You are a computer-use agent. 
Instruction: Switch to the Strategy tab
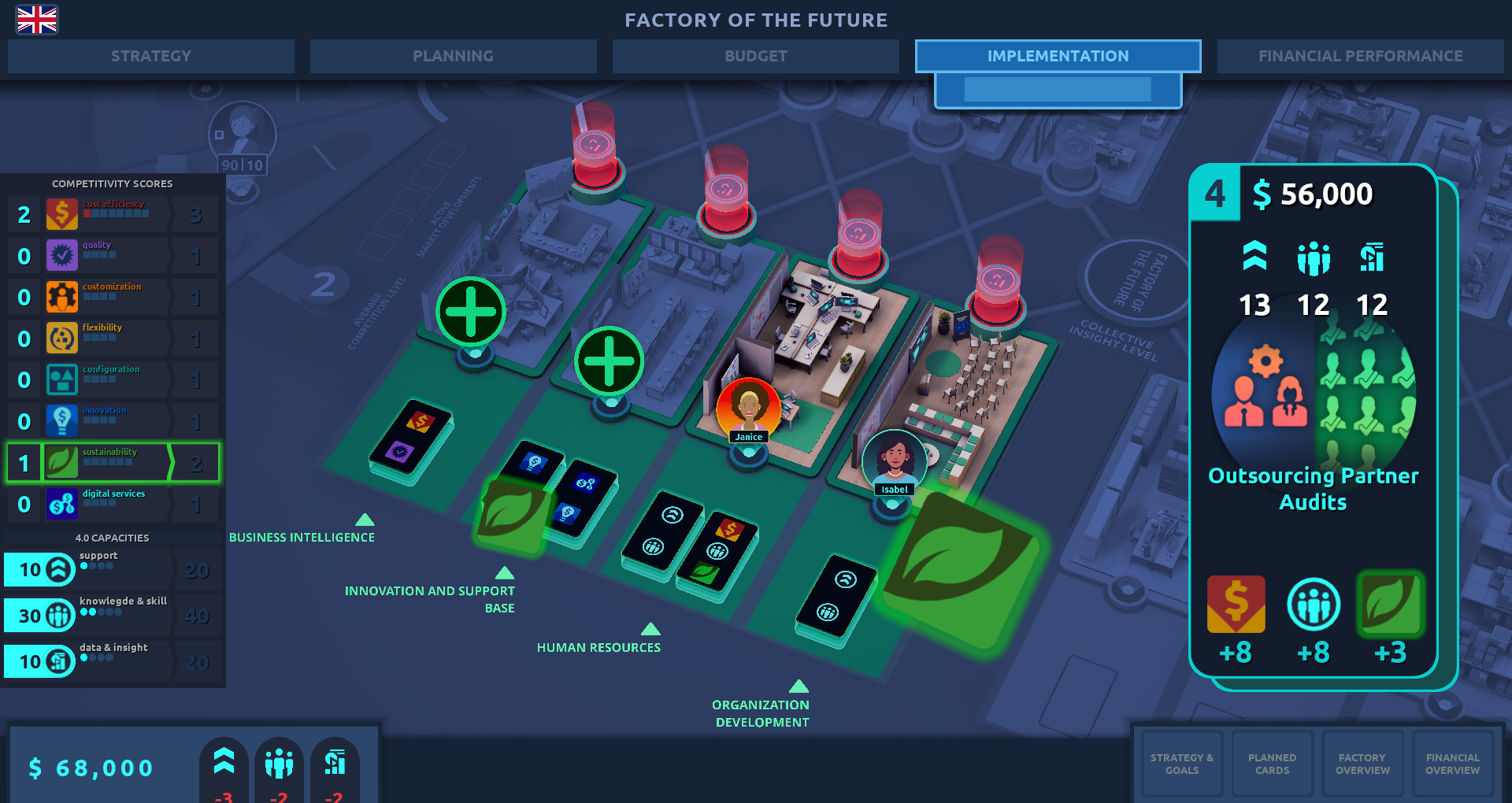click(x=150, y=56)
